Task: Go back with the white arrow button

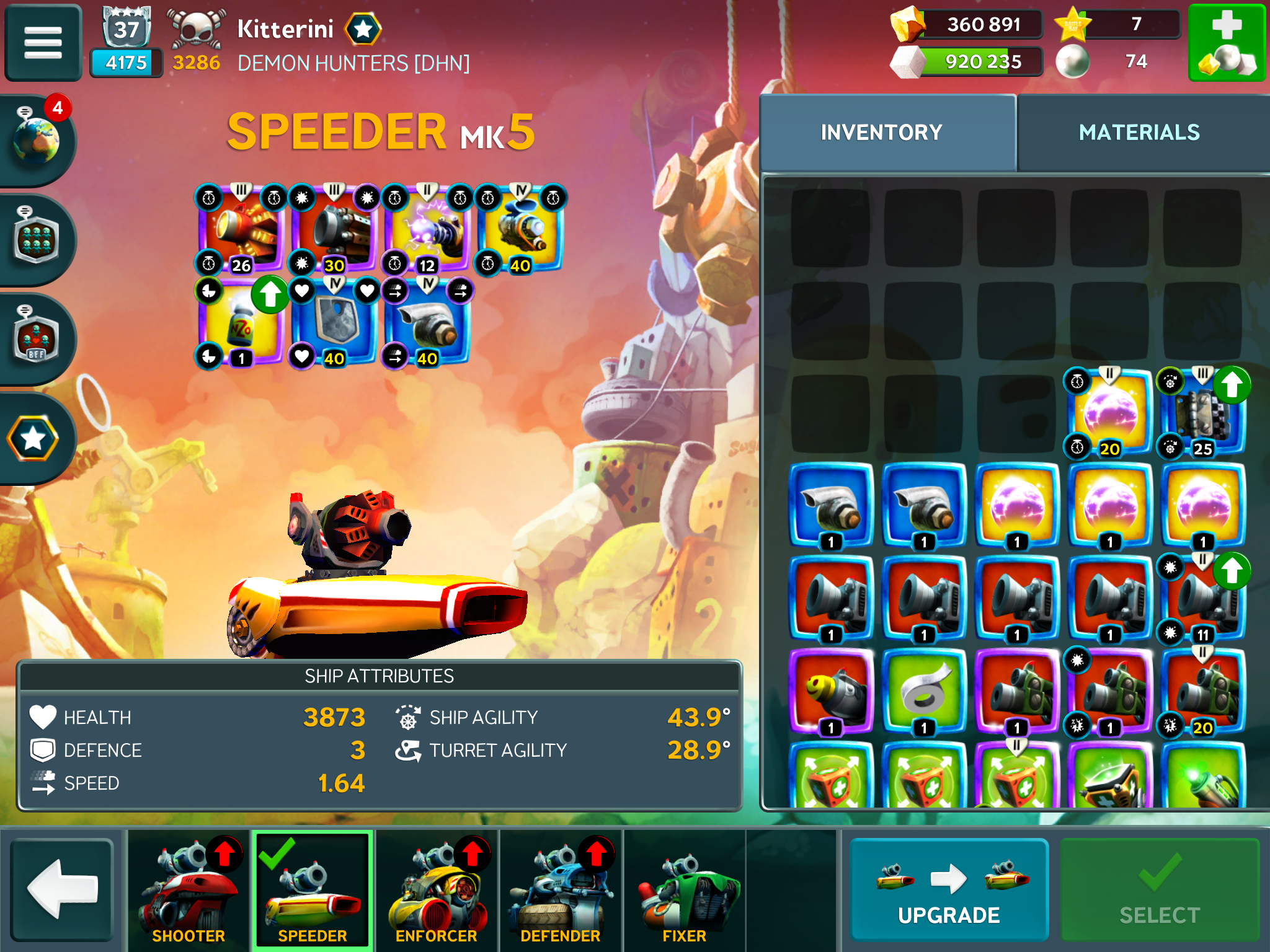Action: click(62, 888)
